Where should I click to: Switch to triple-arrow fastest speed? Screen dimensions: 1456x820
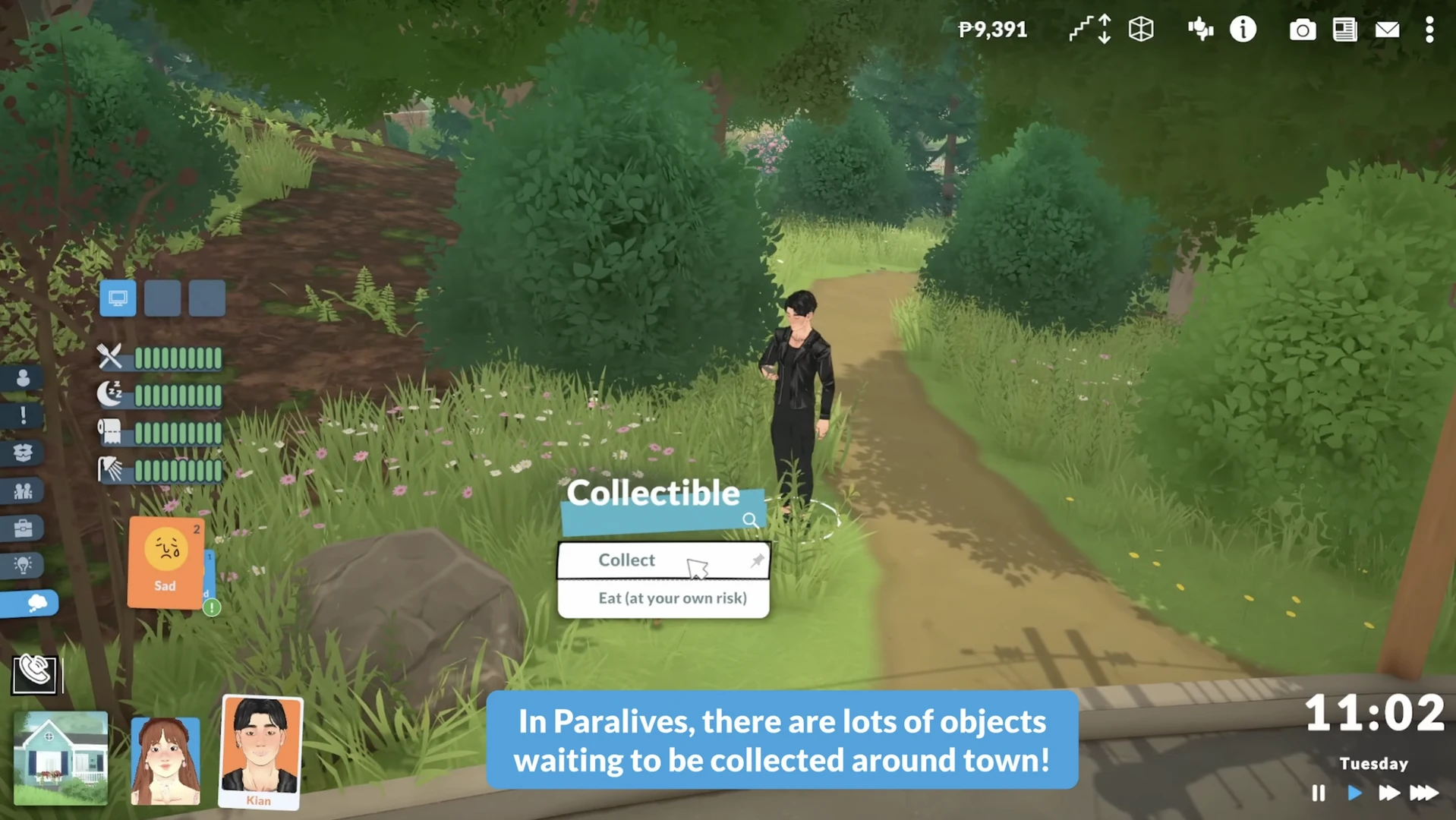click(x=1424, y=793)
